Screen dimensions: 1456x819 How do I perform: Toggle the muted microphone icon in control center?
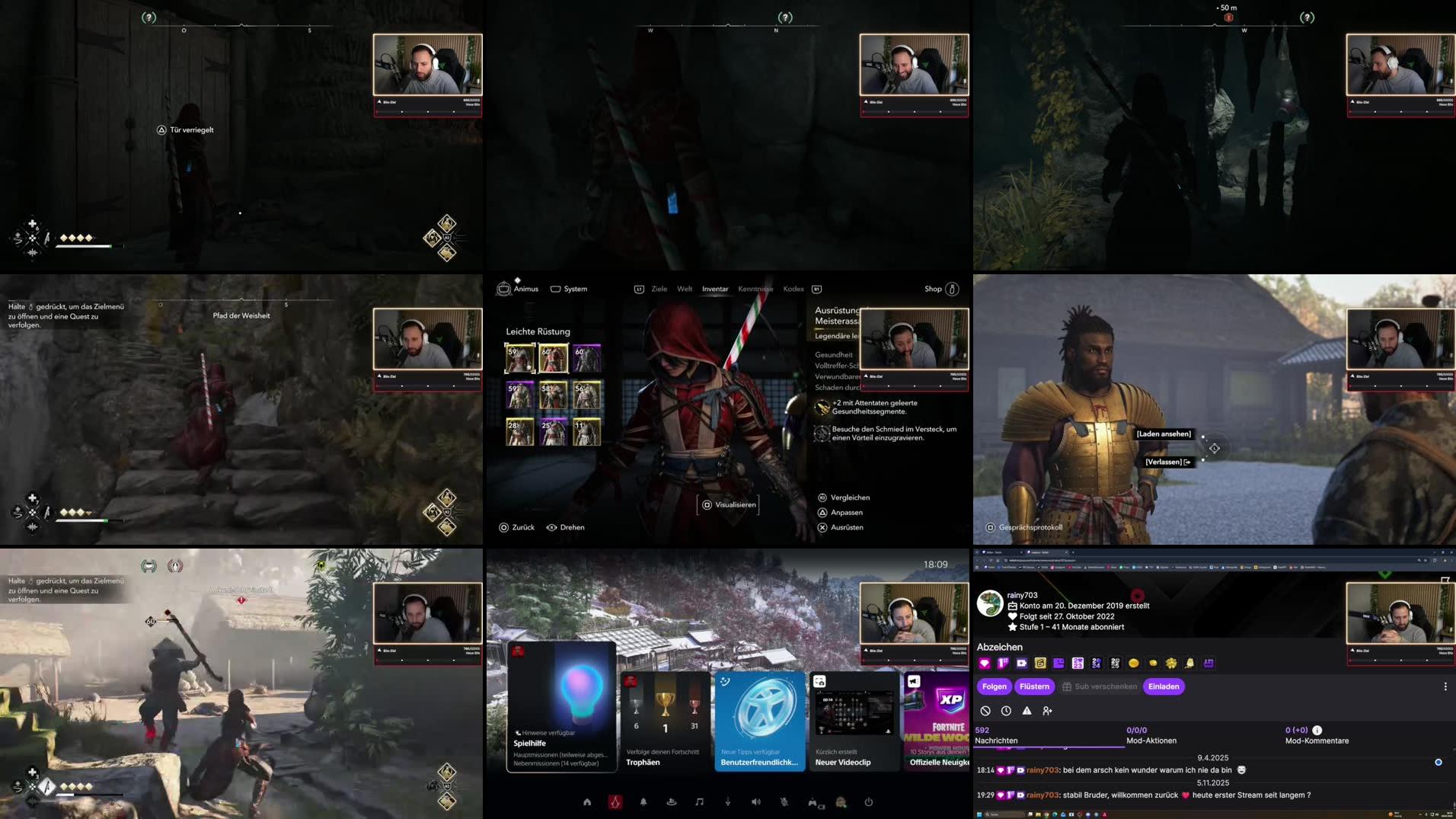(x=784, y=801)
